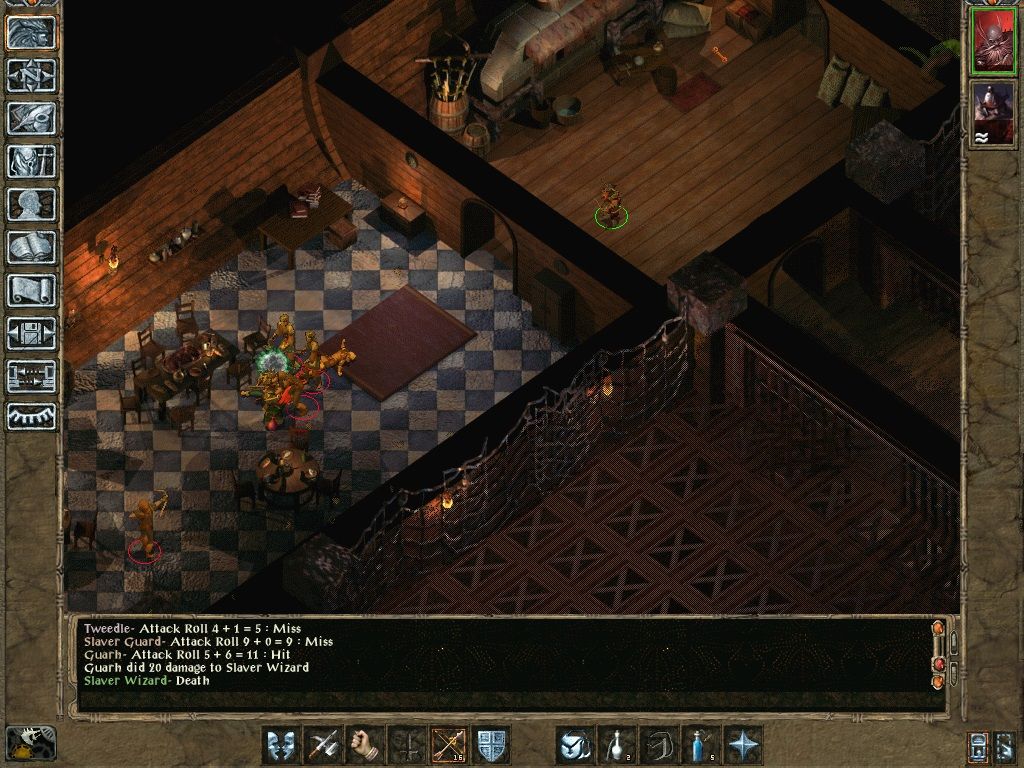Viewport: 1024px width, 768px height.
Task: Equip the fist unarmed weapon slot
Action: pyautogui.click(x=366, y=745)
